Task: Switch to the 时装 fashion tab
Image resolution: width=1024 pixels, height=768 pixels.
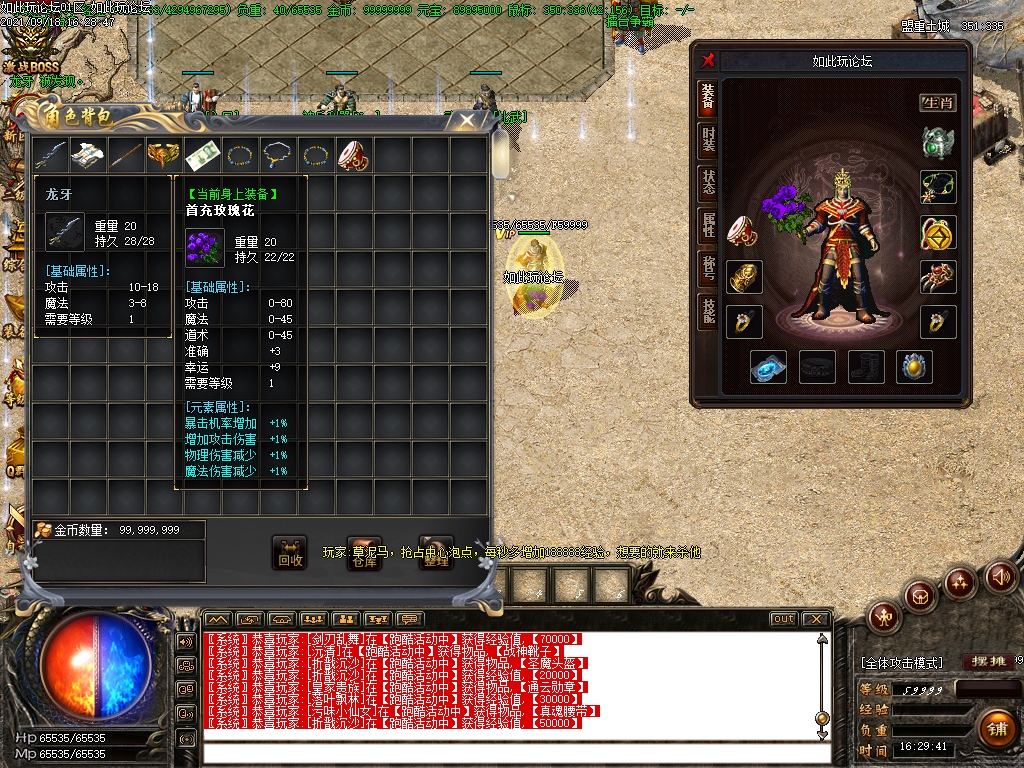Action: [708, 140]
